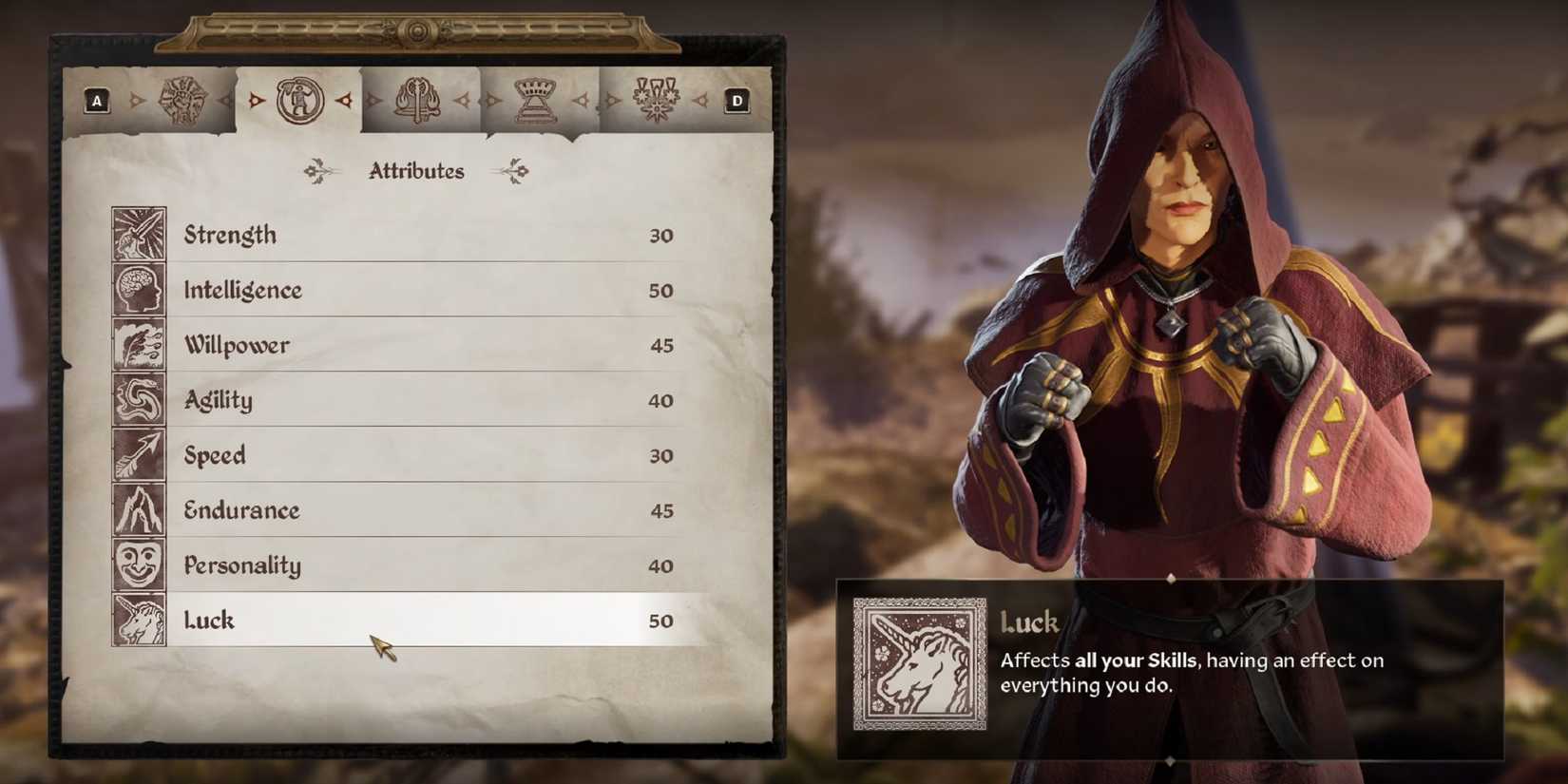The image size is (1568, 784).
Task: Switch to the medals tab
Action: [656, 101]
